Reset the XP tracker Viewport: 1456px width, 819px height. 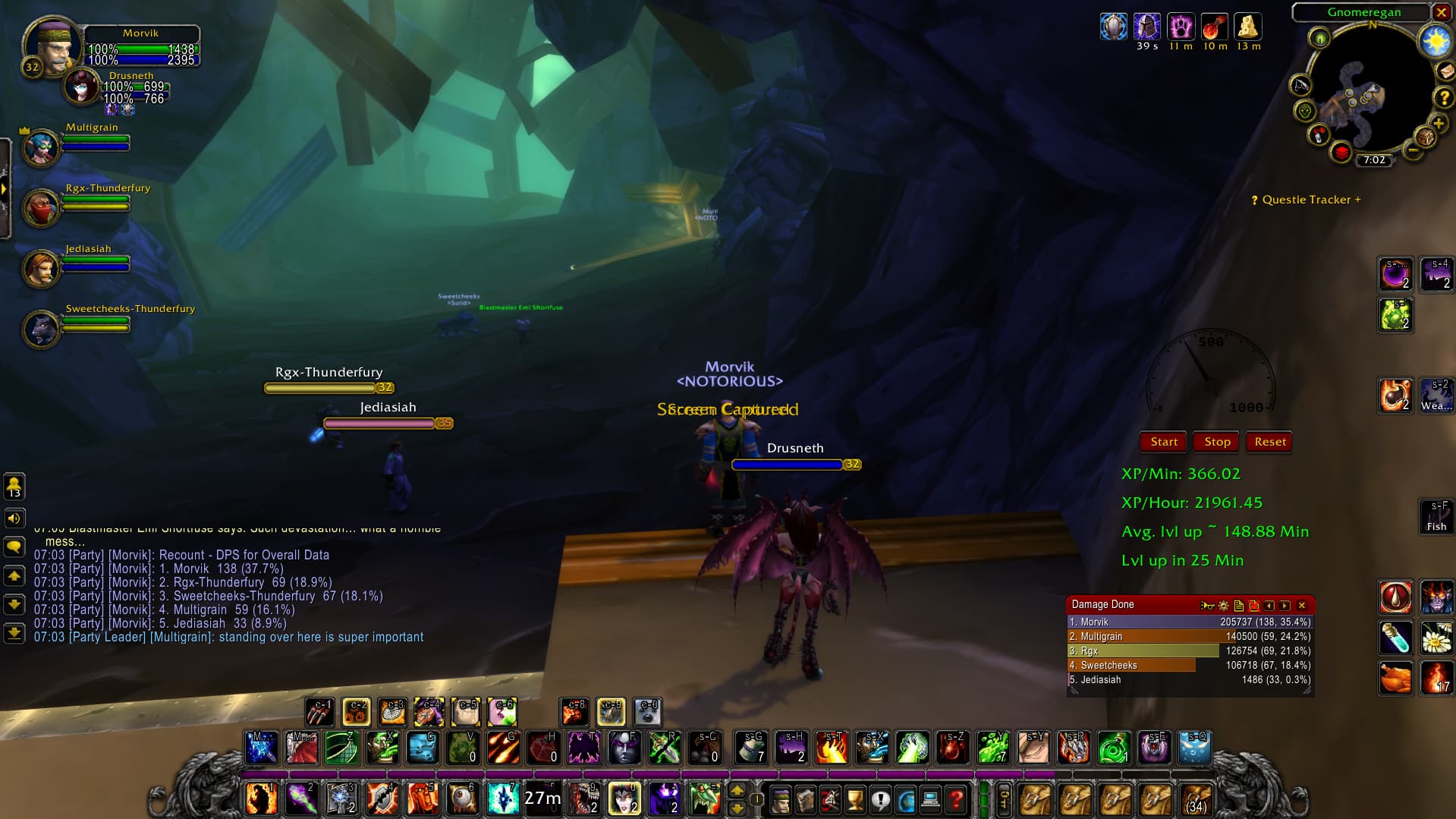click(1270, 442)
